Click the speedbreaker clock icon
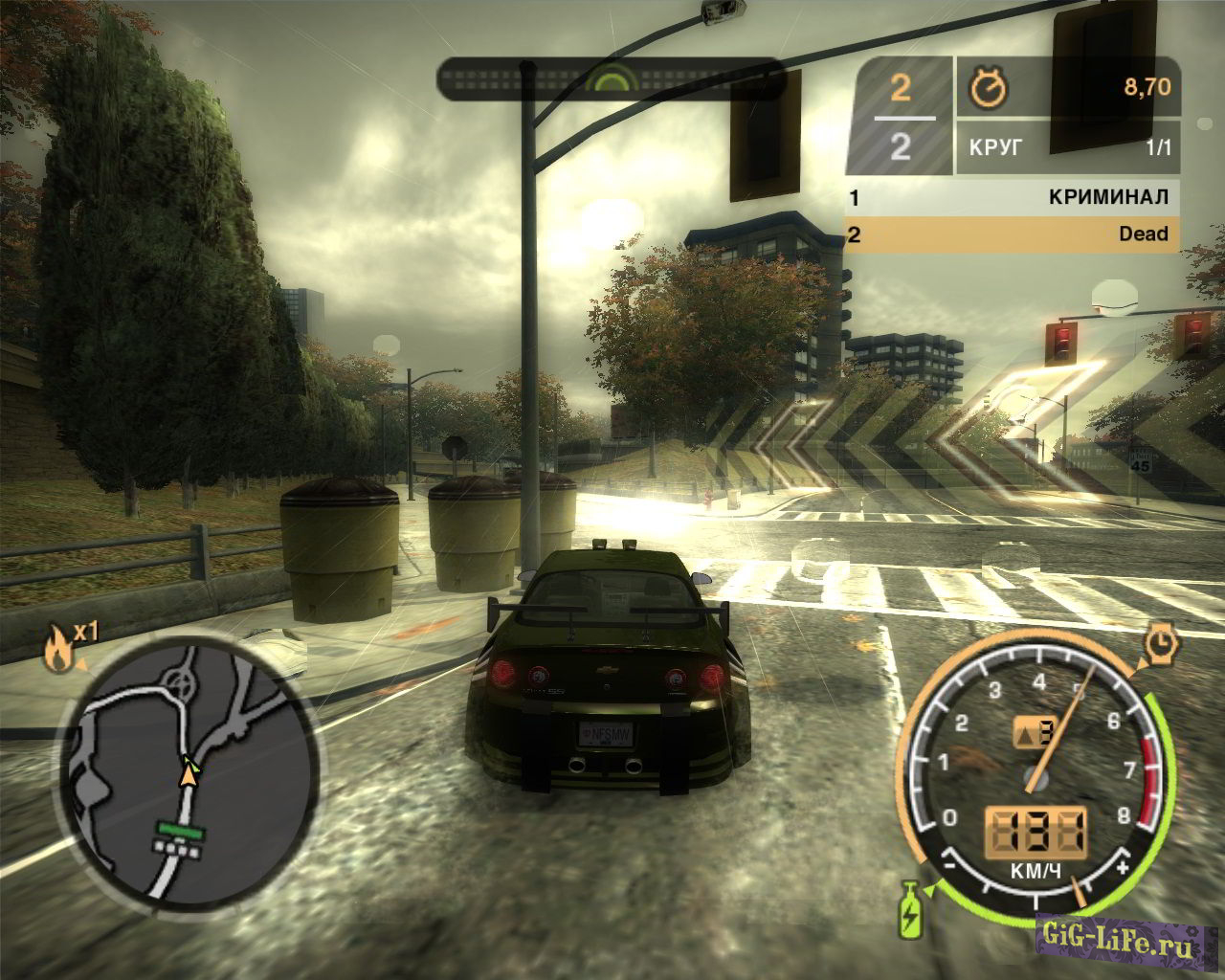Image resolution: width=1225 pixels, height=980 pixels. tap(1160, 645)
